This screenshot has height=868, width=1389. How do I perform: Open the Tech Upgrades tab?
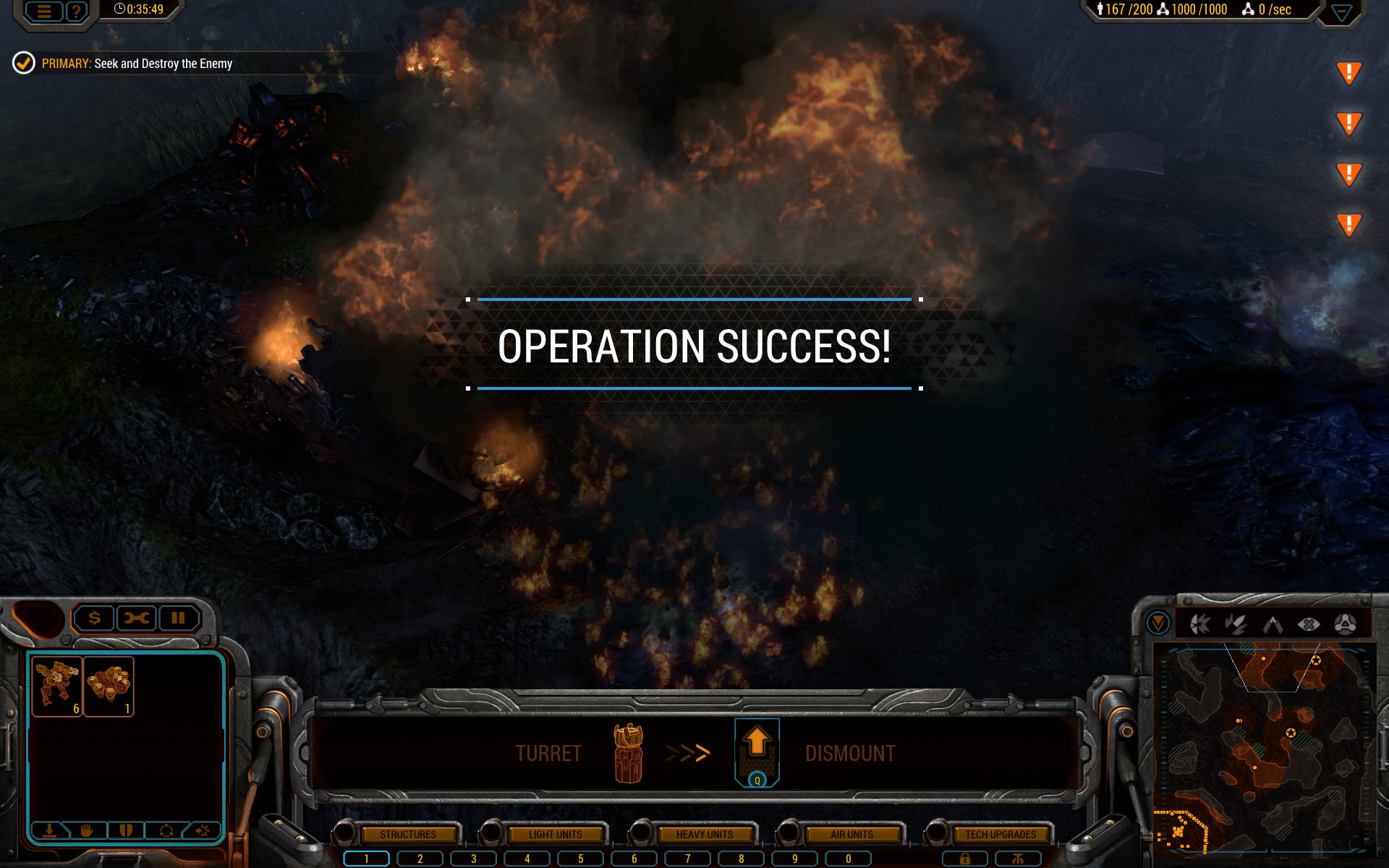click(x=1001, y=834)
